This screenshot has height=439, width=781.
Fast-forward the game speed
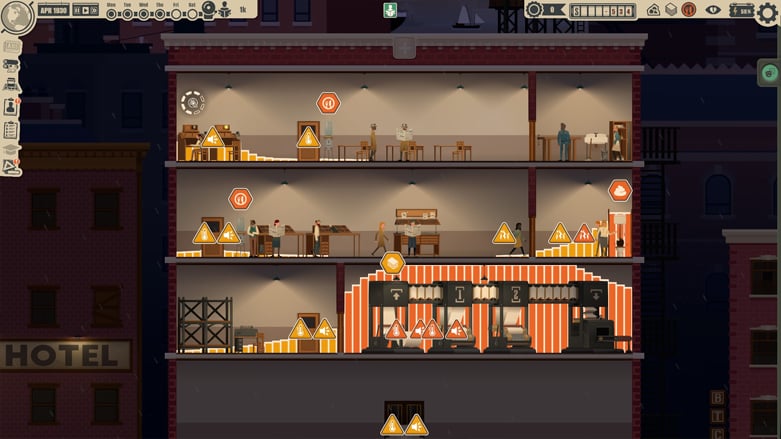[95, 10]
